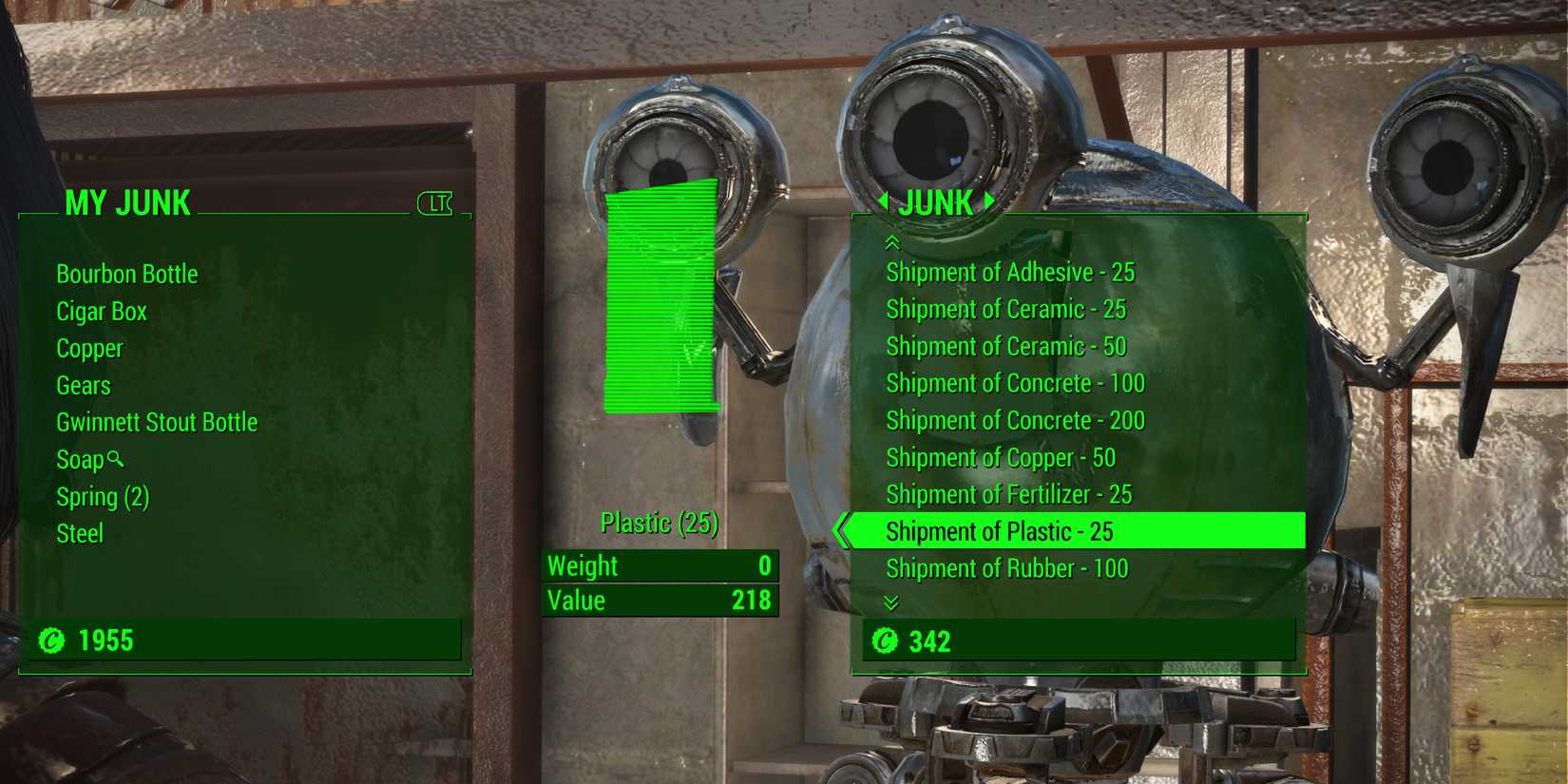
Task: Click the rotating Plastic item preview model
Action: click(x=662, y=295)
